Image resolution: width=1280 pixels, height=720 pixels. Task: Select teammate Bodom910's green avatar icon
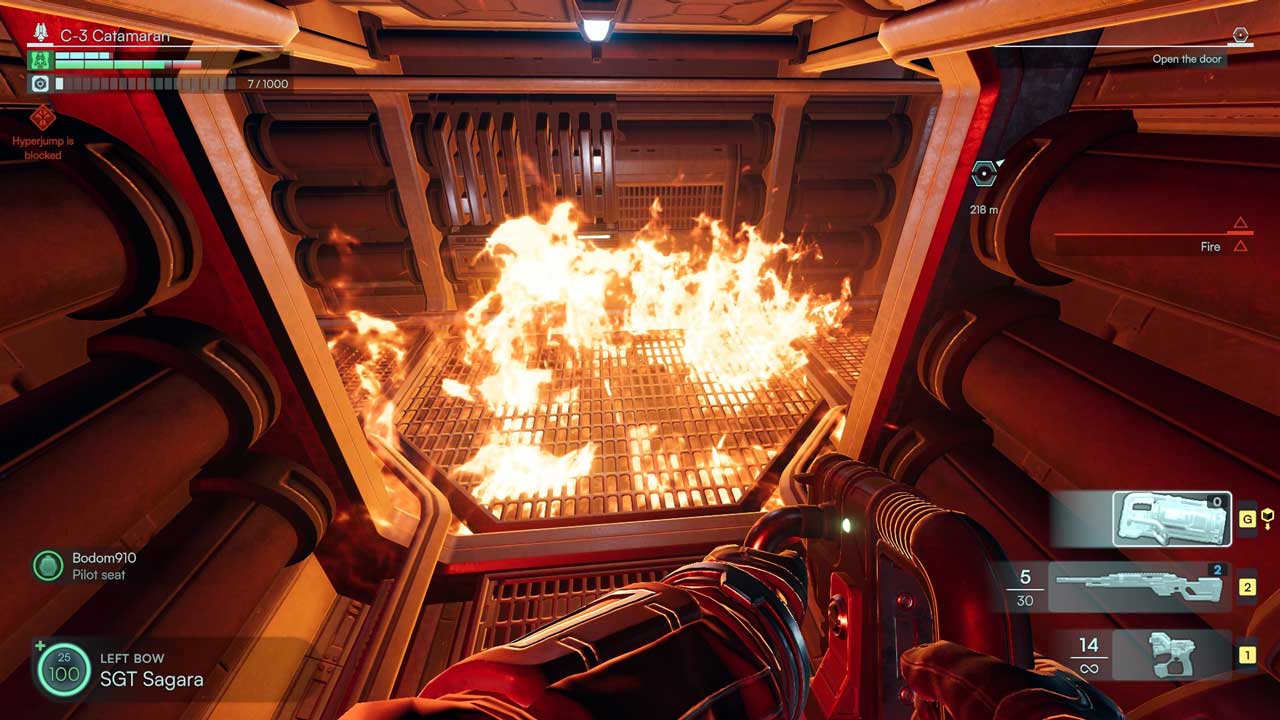point(48,566)
